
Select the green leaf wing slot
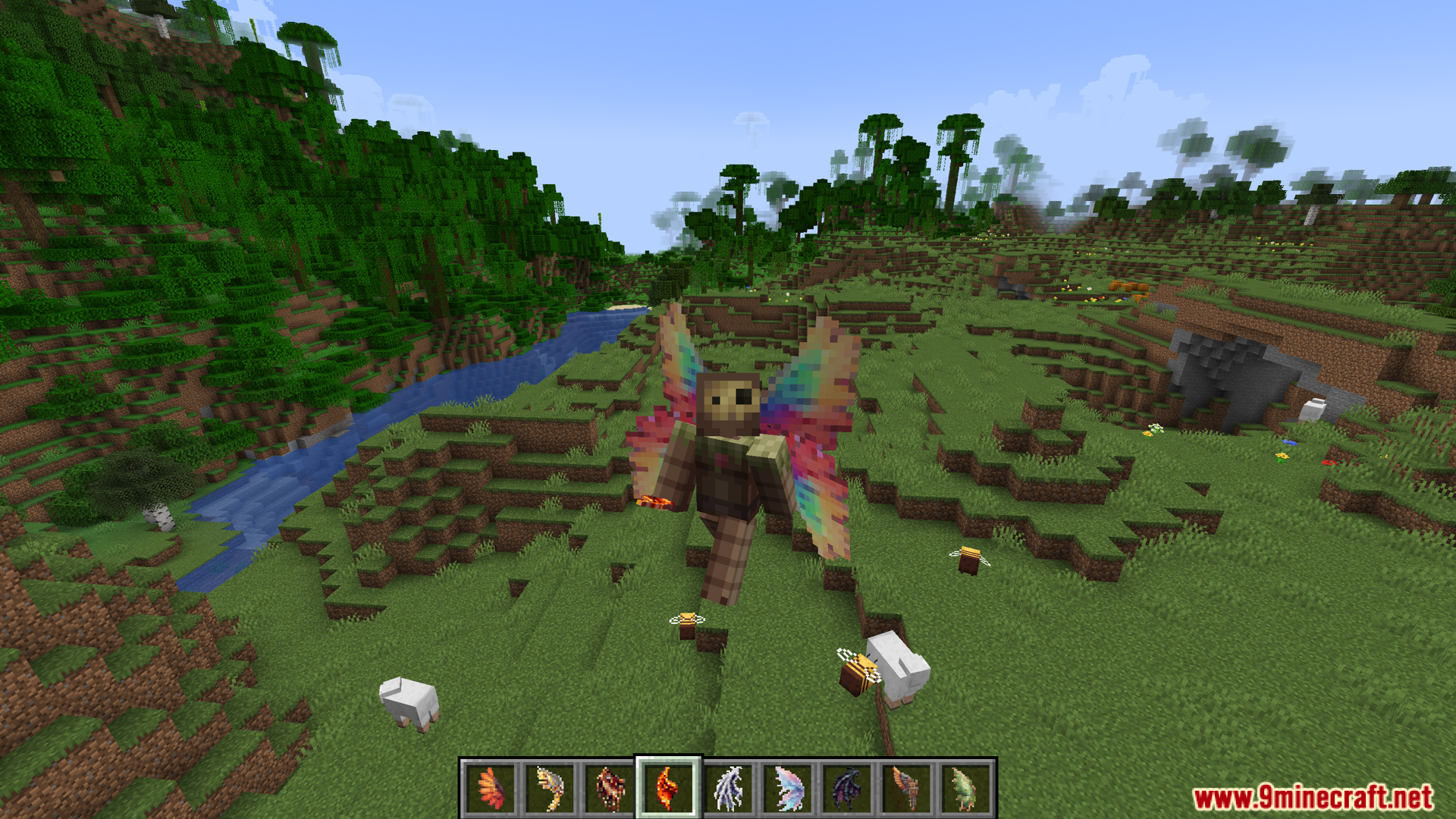965,789
